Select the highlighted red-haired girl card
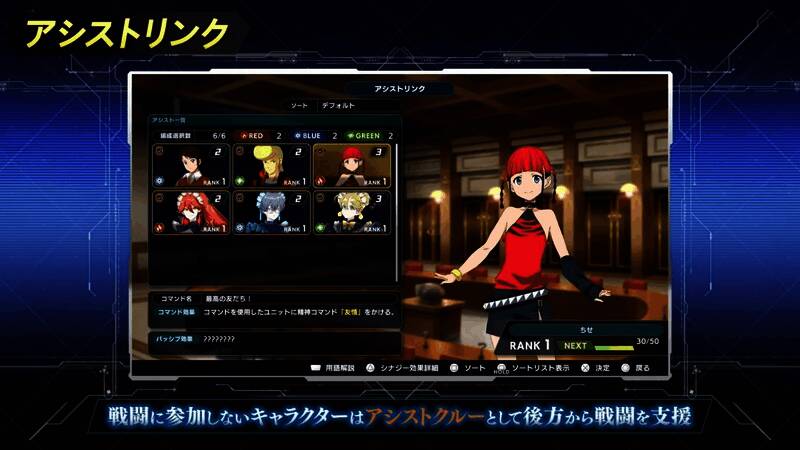Viewport: 800px width, 450px height. [x=351, y=166]
